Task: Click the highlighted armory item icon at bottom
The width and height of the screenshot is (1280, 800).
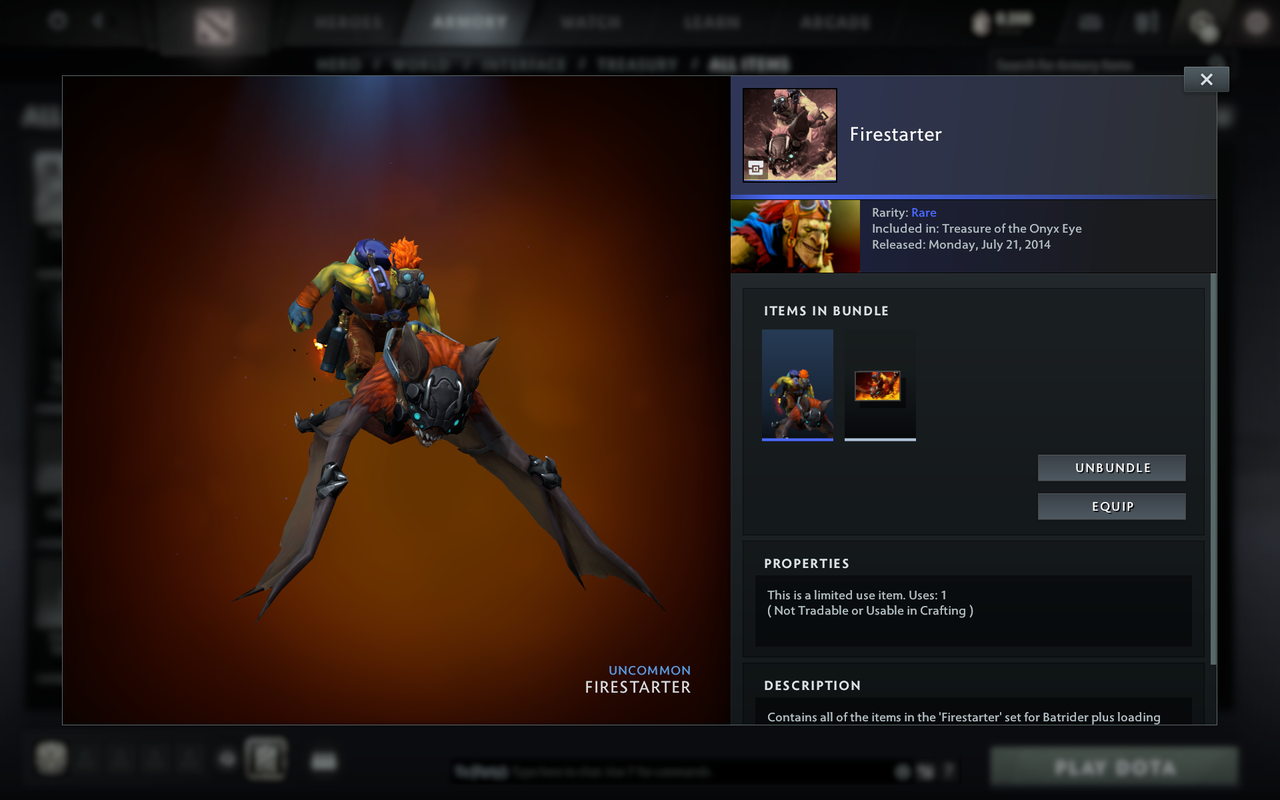Action: pyautogui.click(x=266, y=758)
